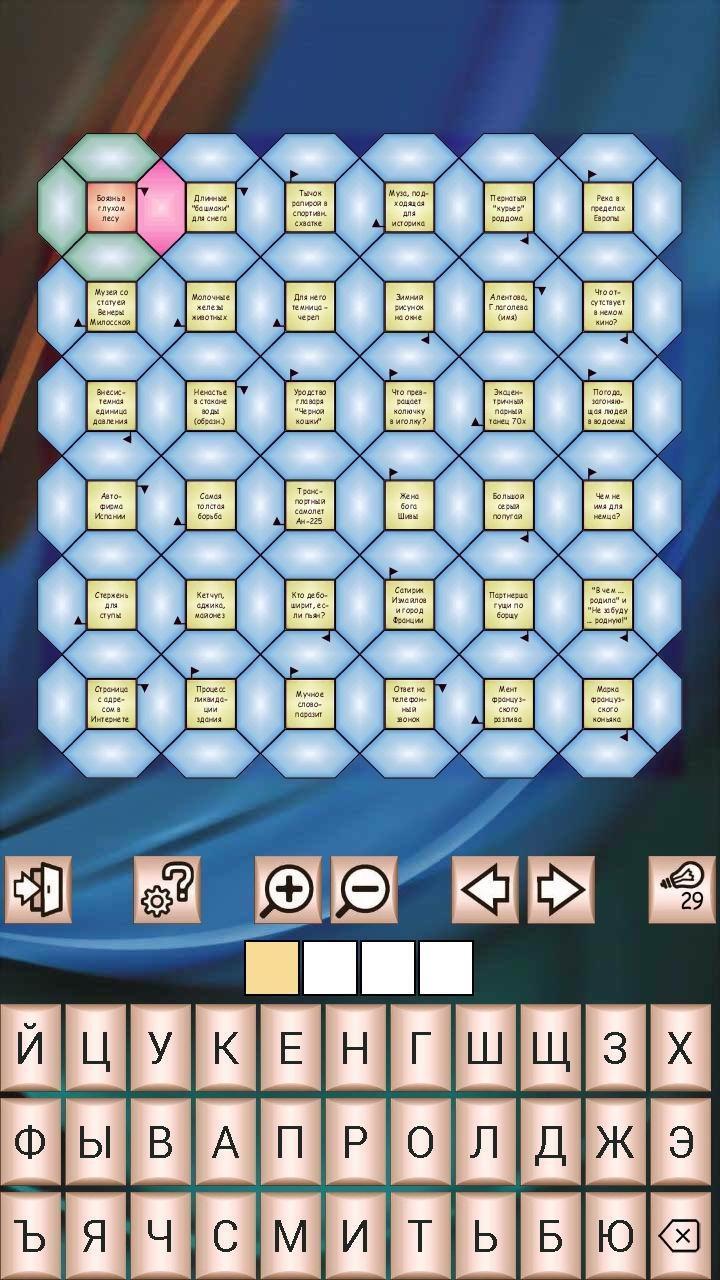
Task: Exit the crossword via the door icon
Action: click(38, 889)
